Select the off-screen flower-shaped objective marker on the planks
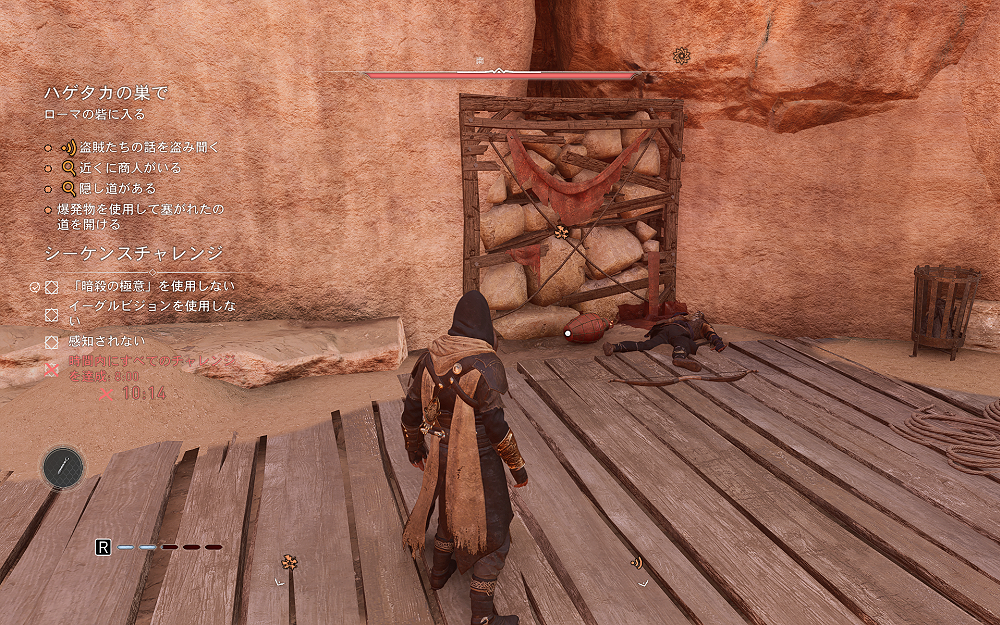The image size is (1000, 625). pyautogui.click(x=289, y=562)
